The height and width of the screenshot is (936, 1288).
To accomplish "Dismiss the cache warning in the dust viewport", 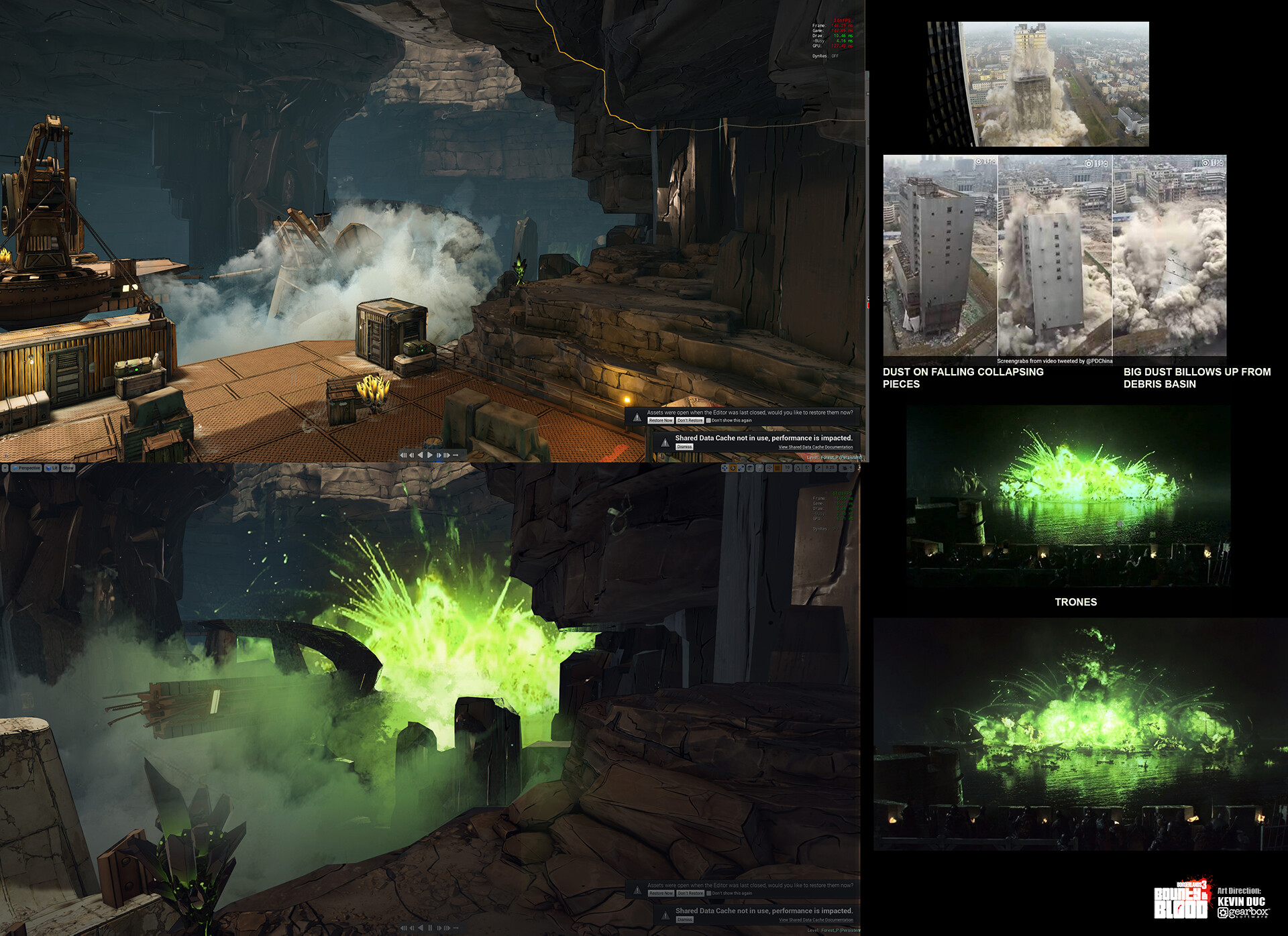I will (684, 447).
